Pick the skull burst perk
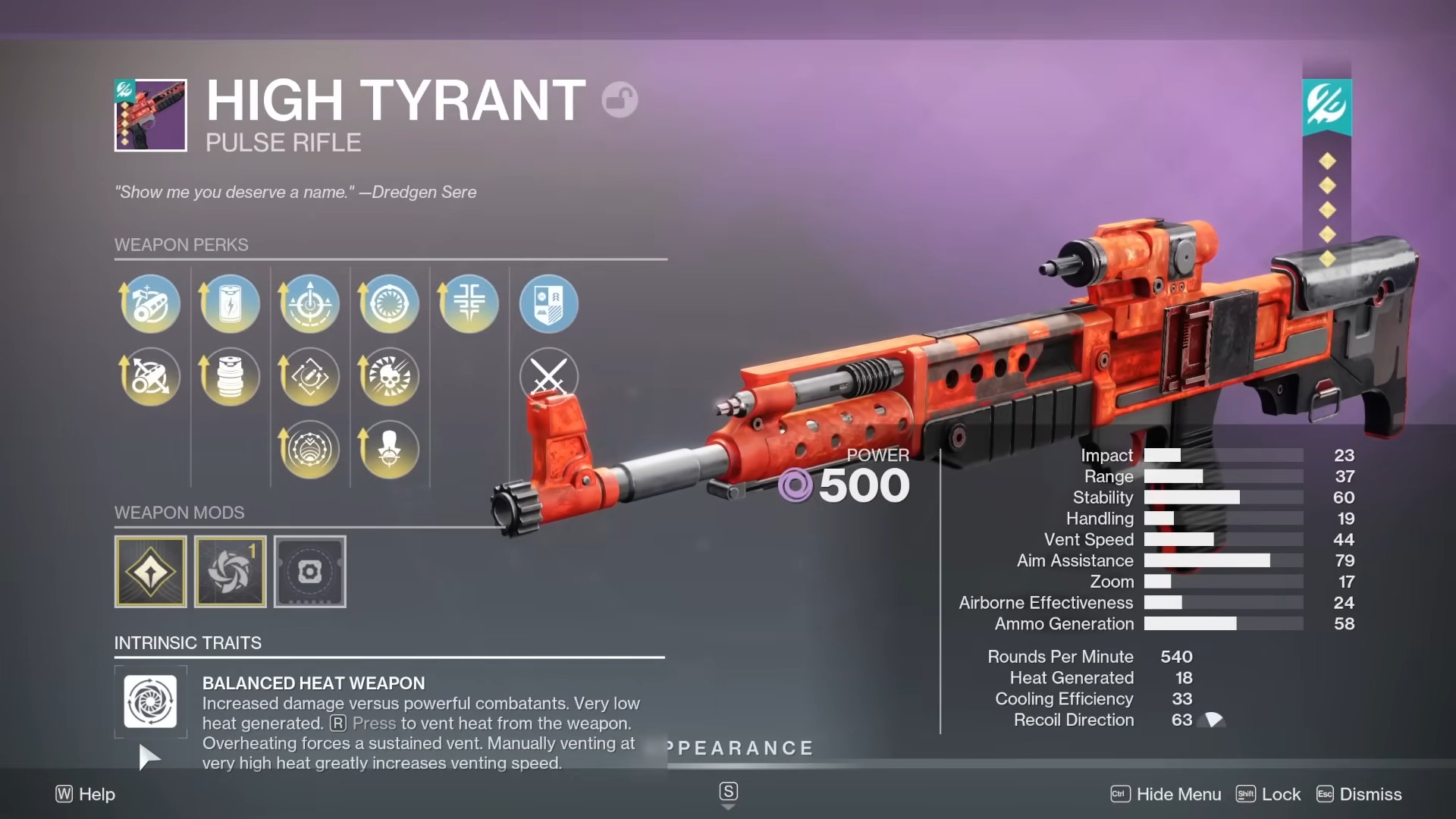 389,377
